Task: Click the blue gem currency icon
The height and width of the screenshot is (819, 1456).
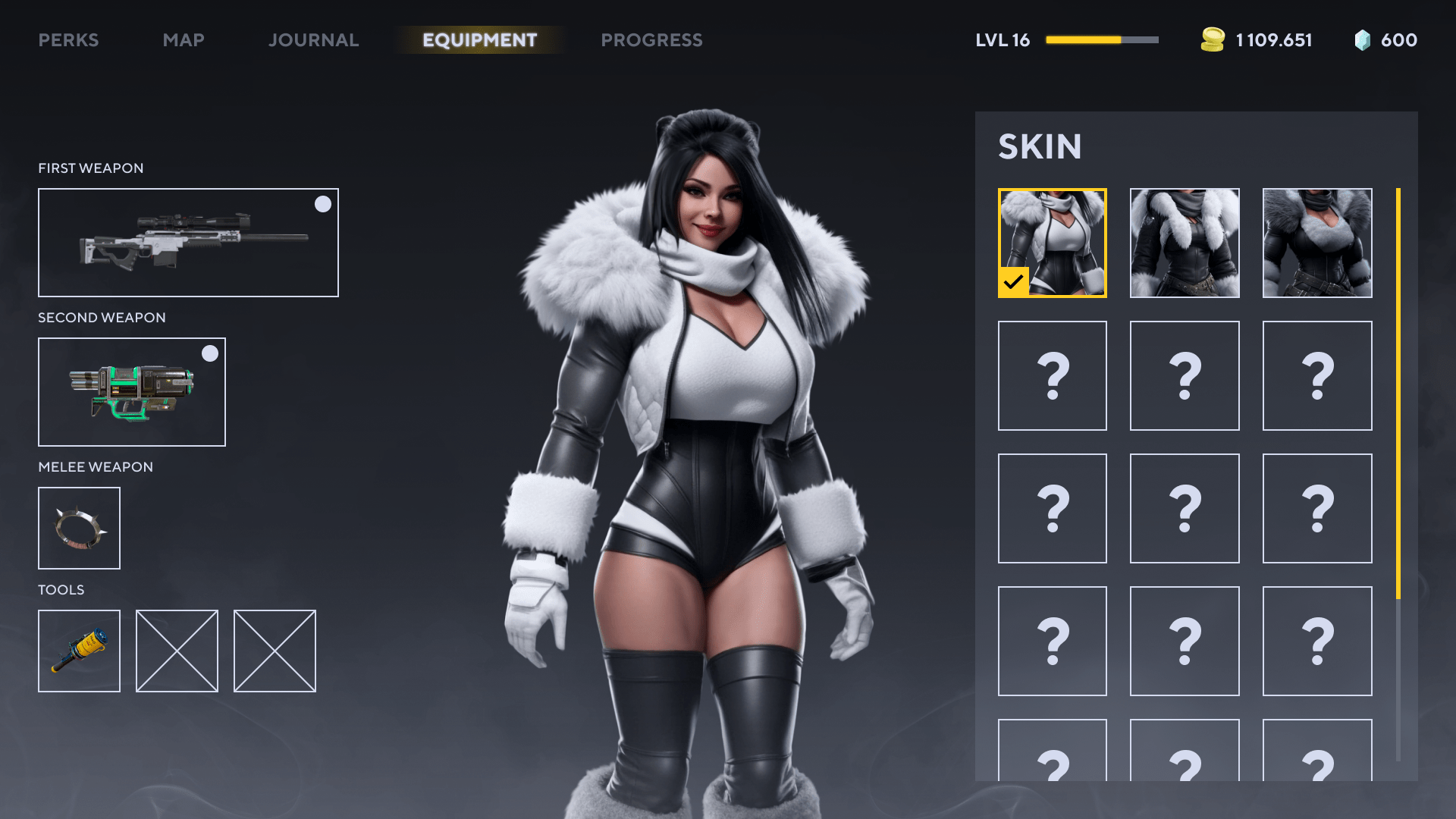Action: click(x=1362, y=40)
